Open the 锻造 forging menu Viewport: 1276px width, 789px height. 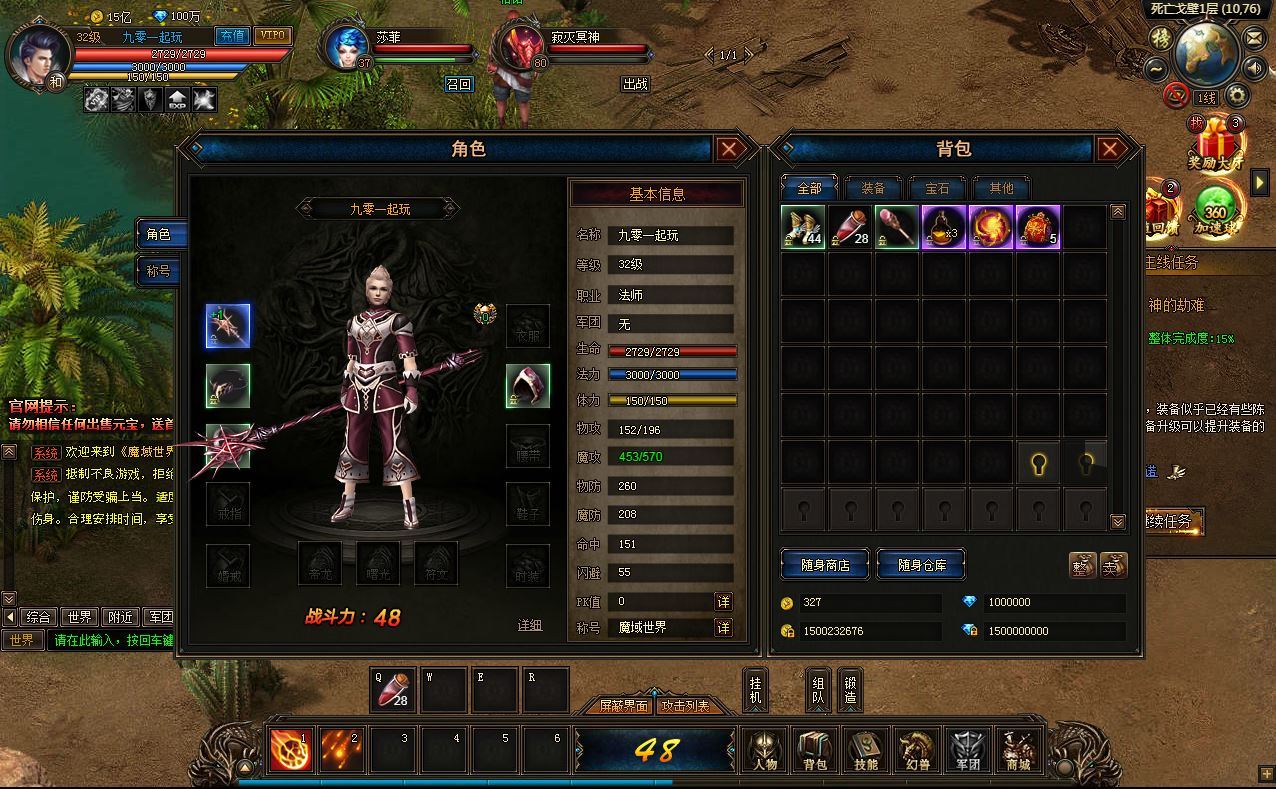[849, 690]
